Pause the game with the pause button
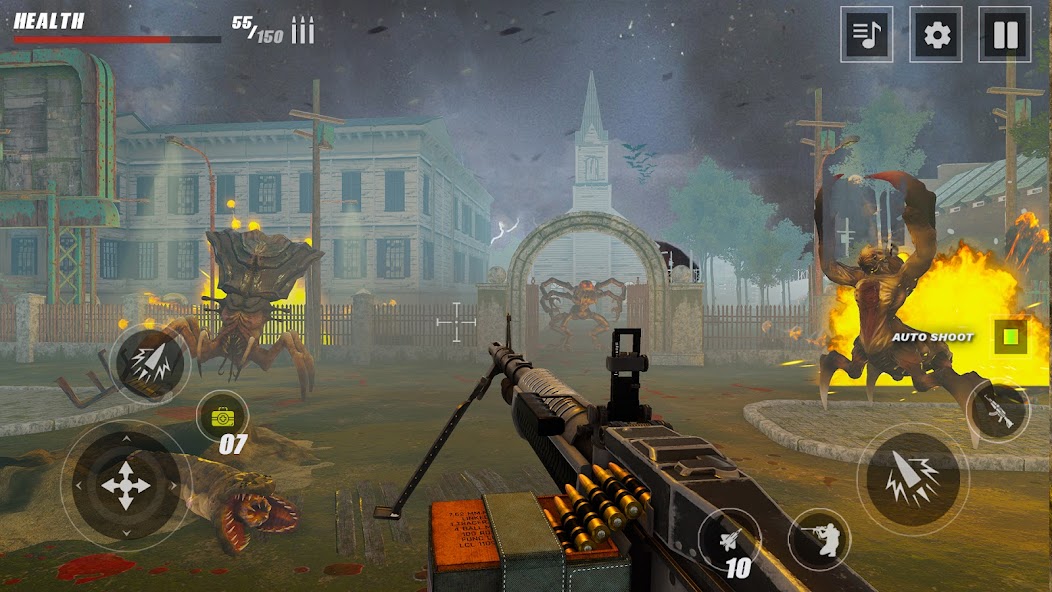Screen dimensions: 1052x592 coord(1004,35)
